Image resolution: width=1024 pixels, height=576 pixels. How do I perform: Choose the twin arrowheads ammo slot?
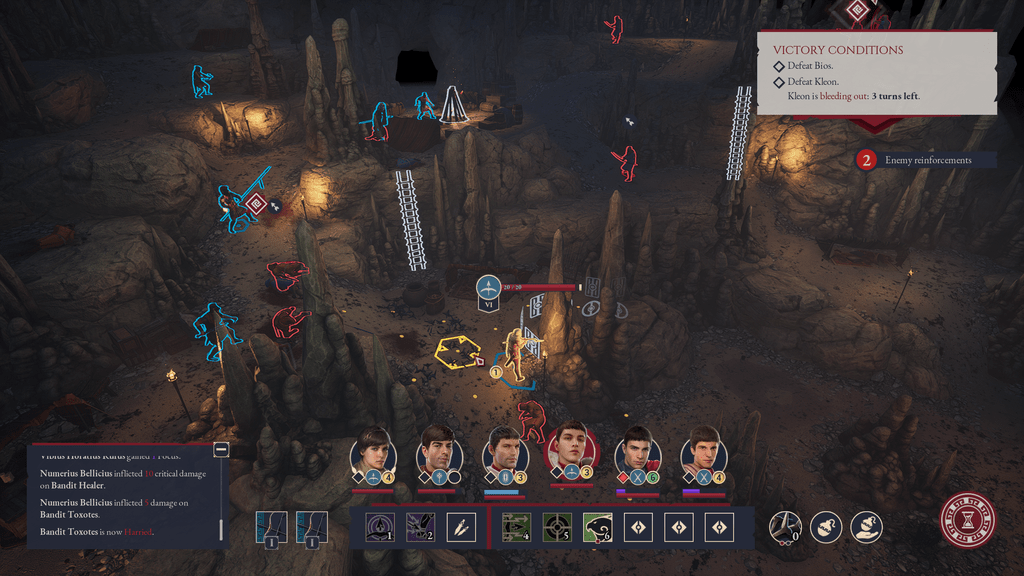460,527
